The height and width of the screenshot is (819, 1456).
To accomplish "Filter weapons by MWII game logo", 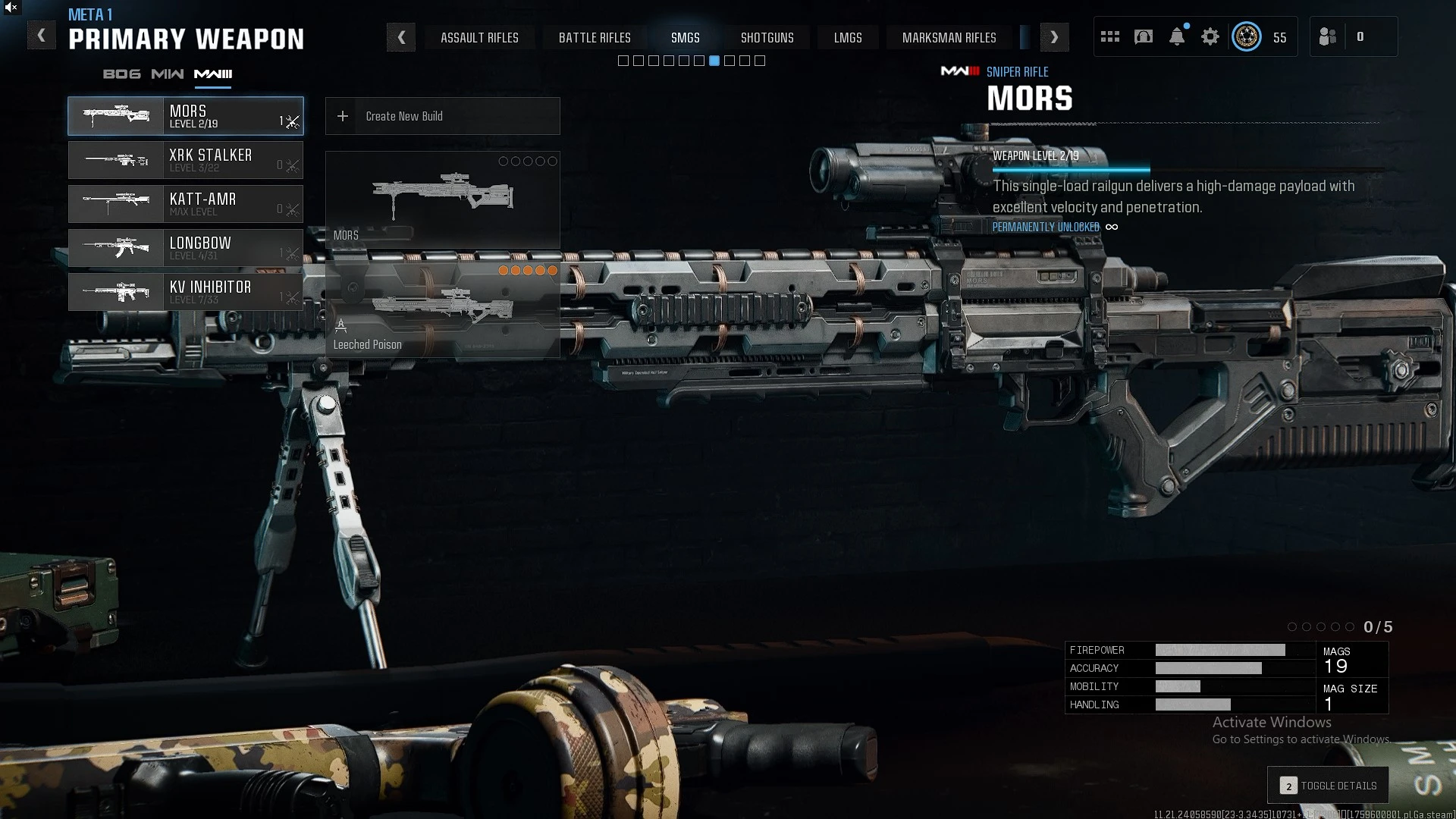I will point(167,74).
